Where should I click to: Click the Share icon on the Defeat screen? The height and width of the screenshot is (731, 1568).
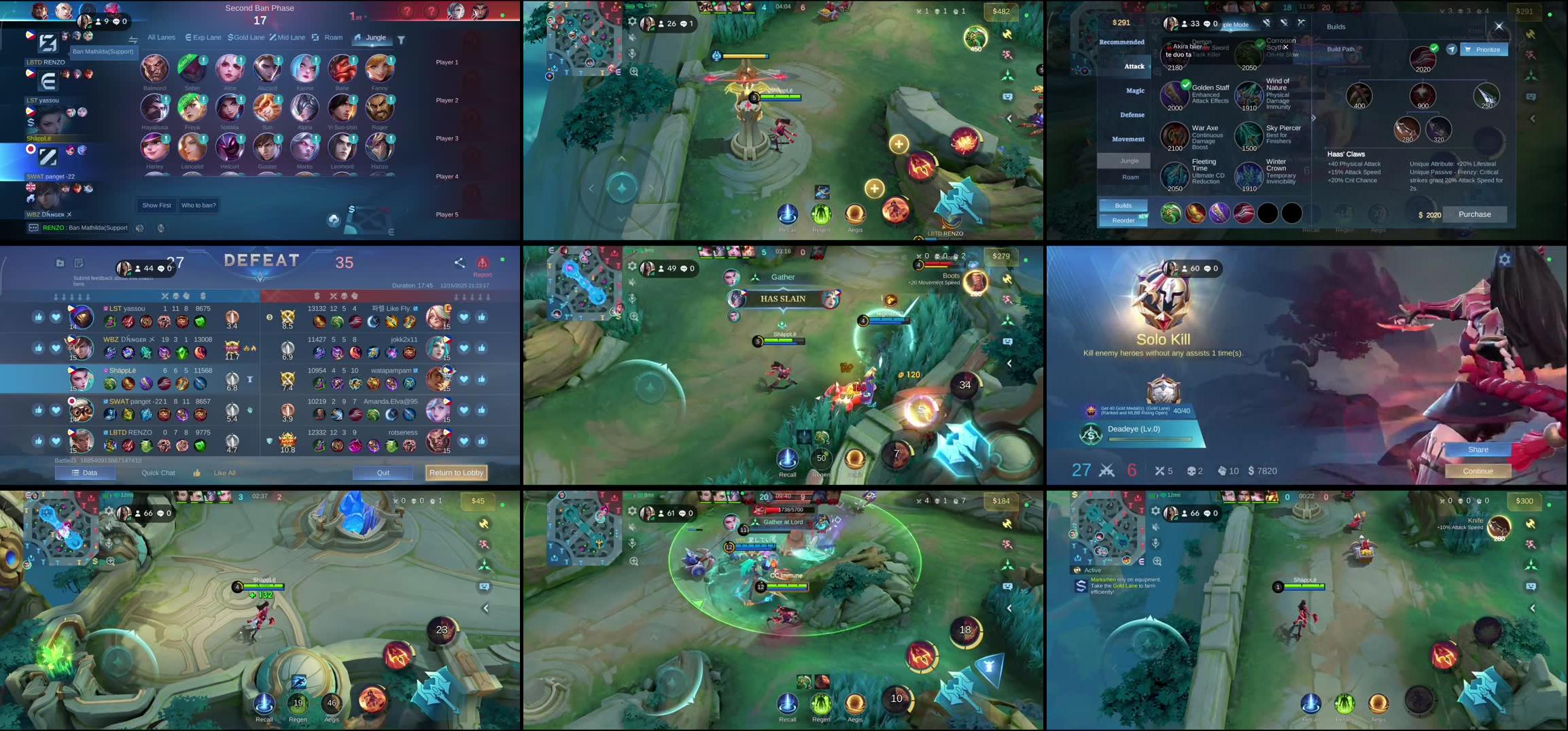tap(459, 263)
